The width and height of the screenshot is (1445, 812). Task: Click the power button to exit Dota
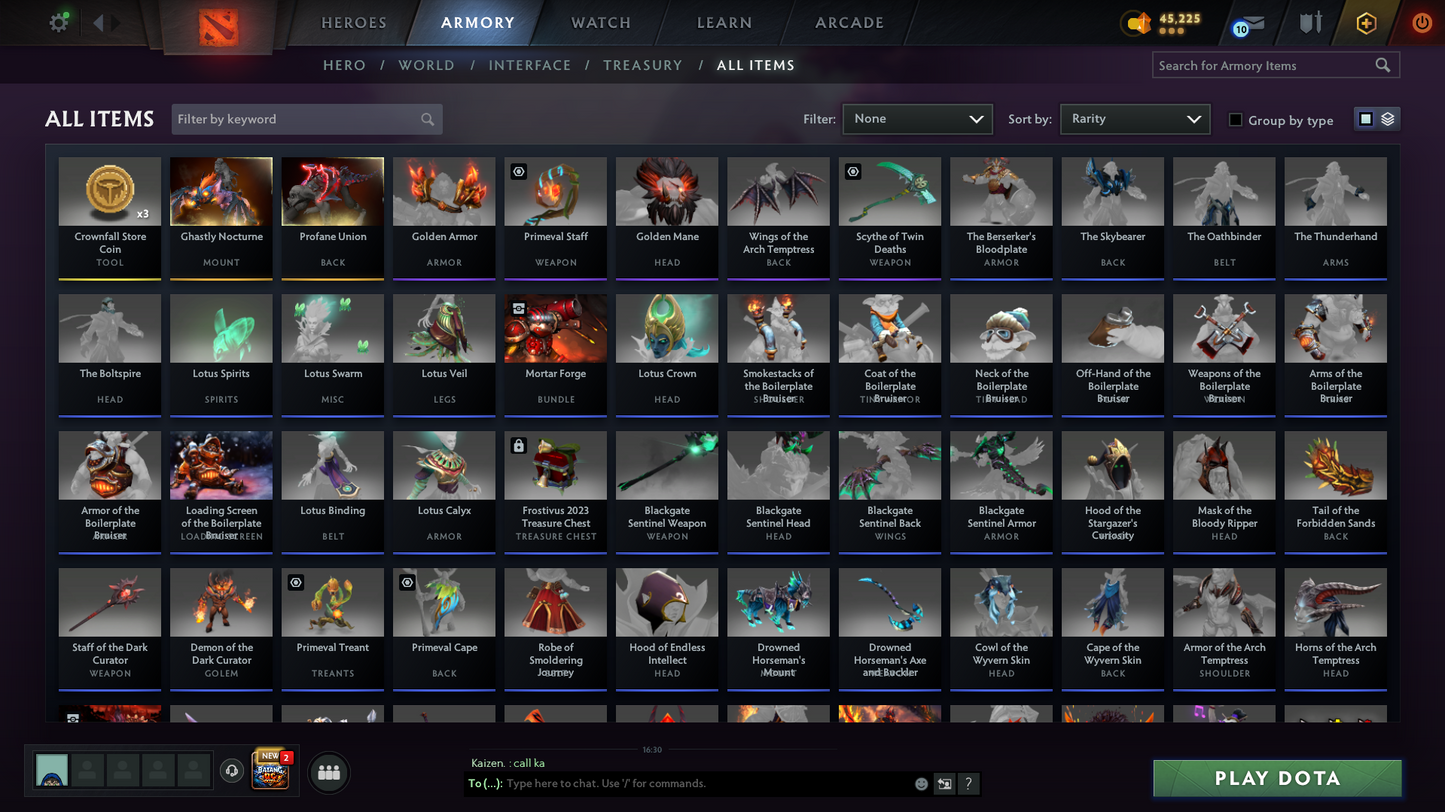[1421, 22]
